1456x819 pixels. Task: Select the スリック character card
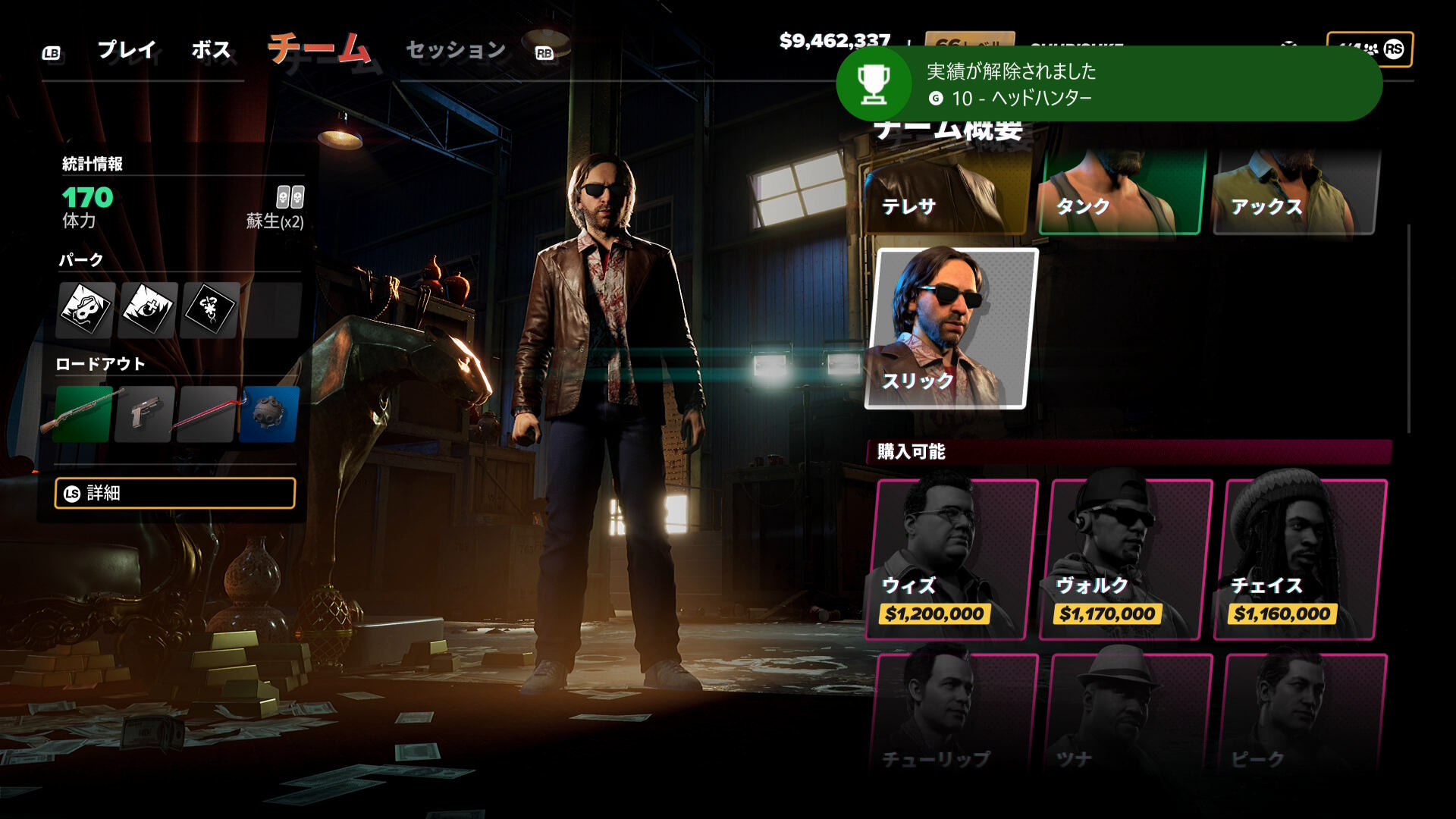tap(952, 328)
